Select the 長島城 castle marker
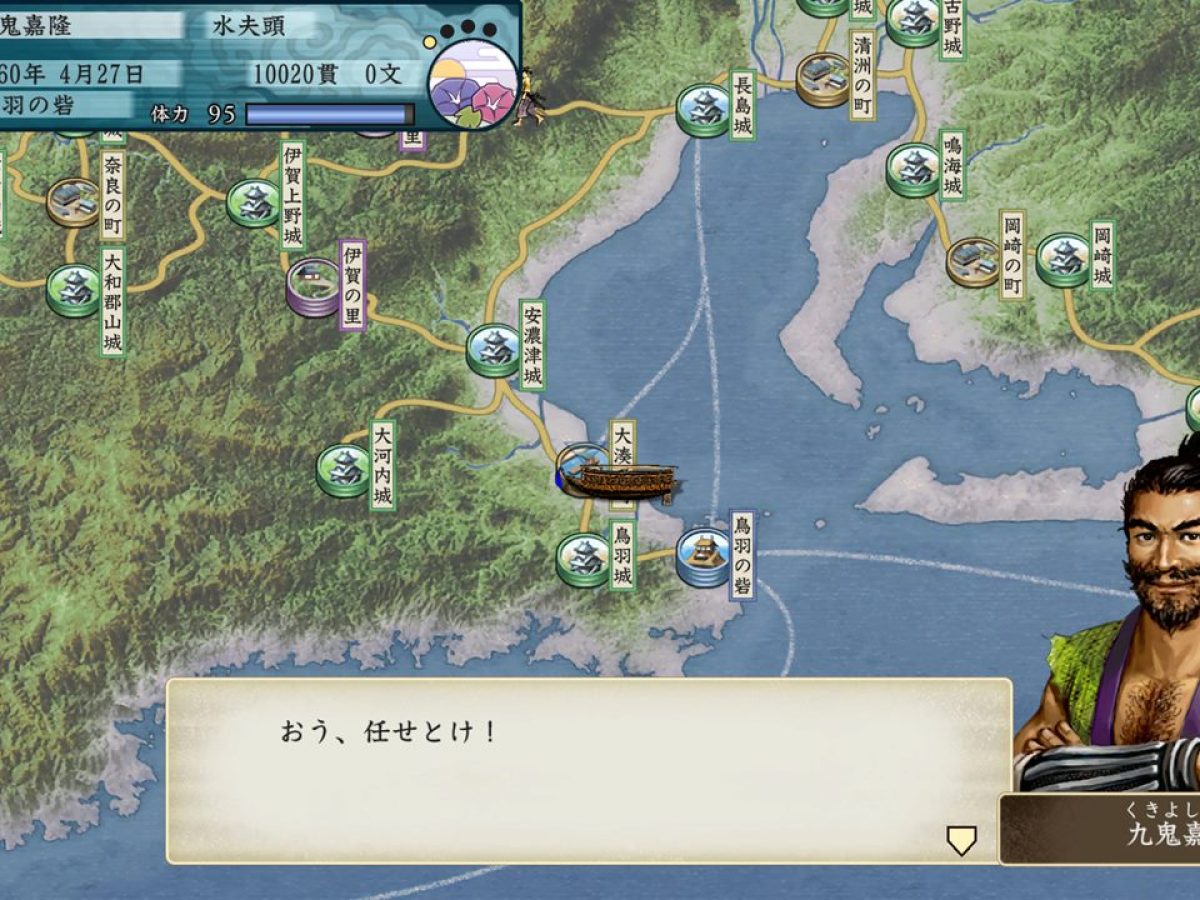The width and height of the screenshot is (1200, 900). pyautogui.click(x=703, y=109)
